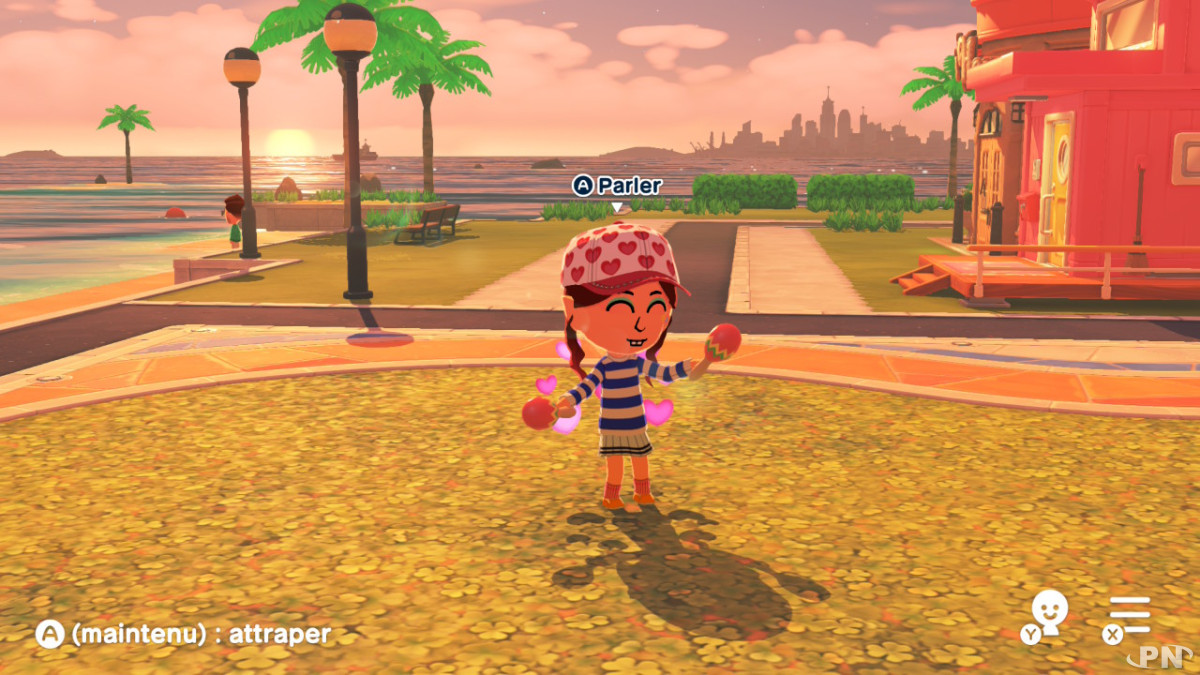This screenshot has height=675, width=1200.
Task: Open the three-line menu icon
Action: pos(1130,614)
